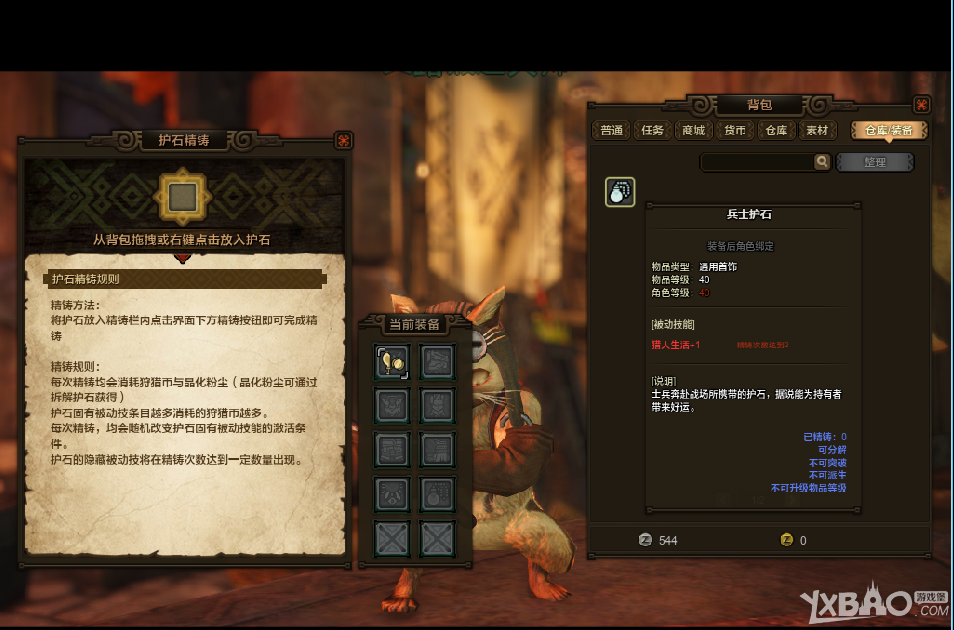The height and width of the screenshot is (630, 954).
Task: Select the equipped golden weapon slot
Action: tap(390, 362)
